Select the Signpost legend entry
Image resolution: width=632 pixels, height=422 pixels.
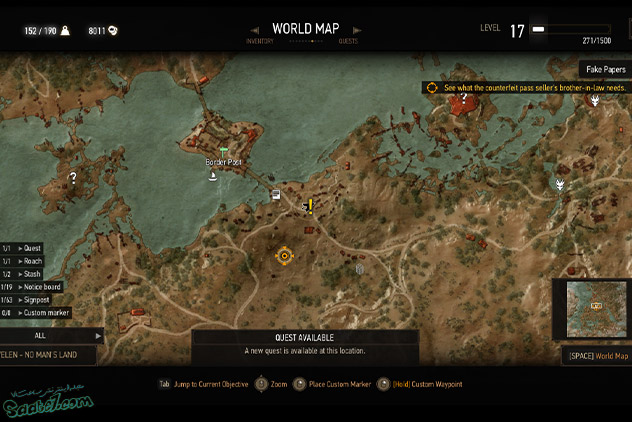click(35, 299)
